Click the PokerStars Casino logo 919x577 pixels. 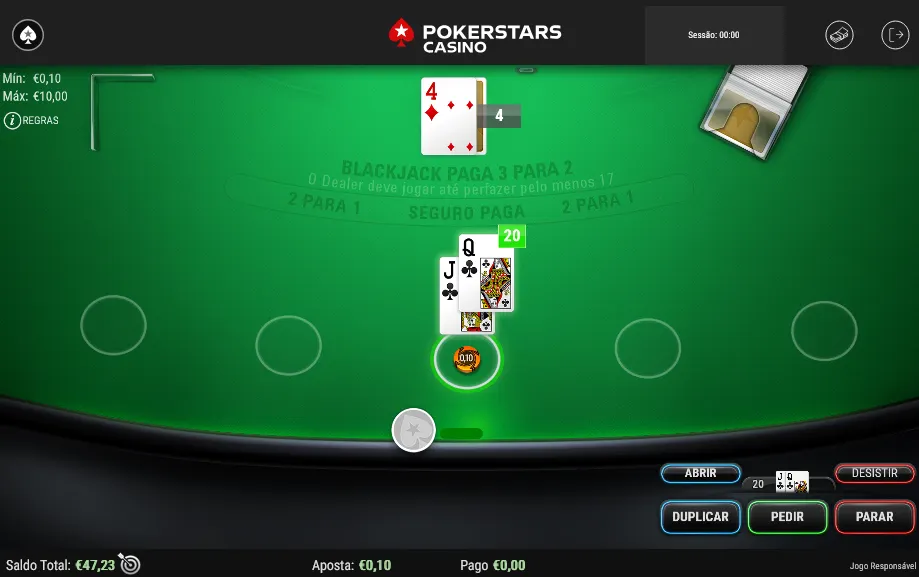coord(474,35)
